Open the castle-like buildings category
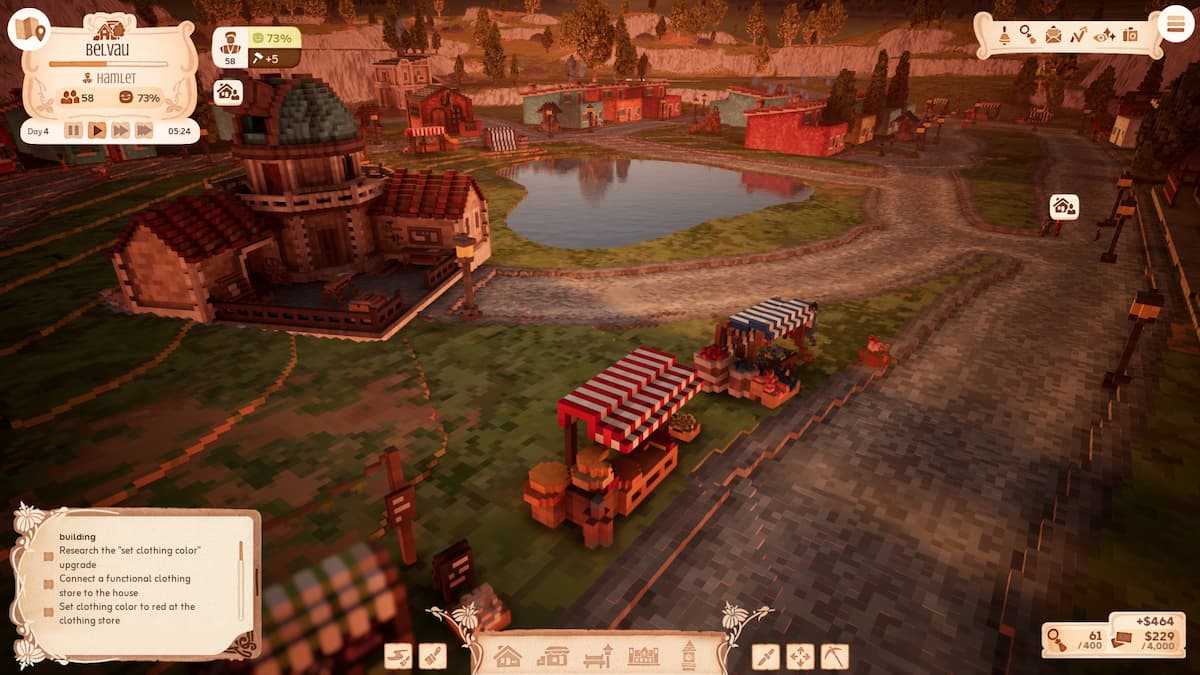The width and height of the screenshot is (1200, 675). point(643,657)
